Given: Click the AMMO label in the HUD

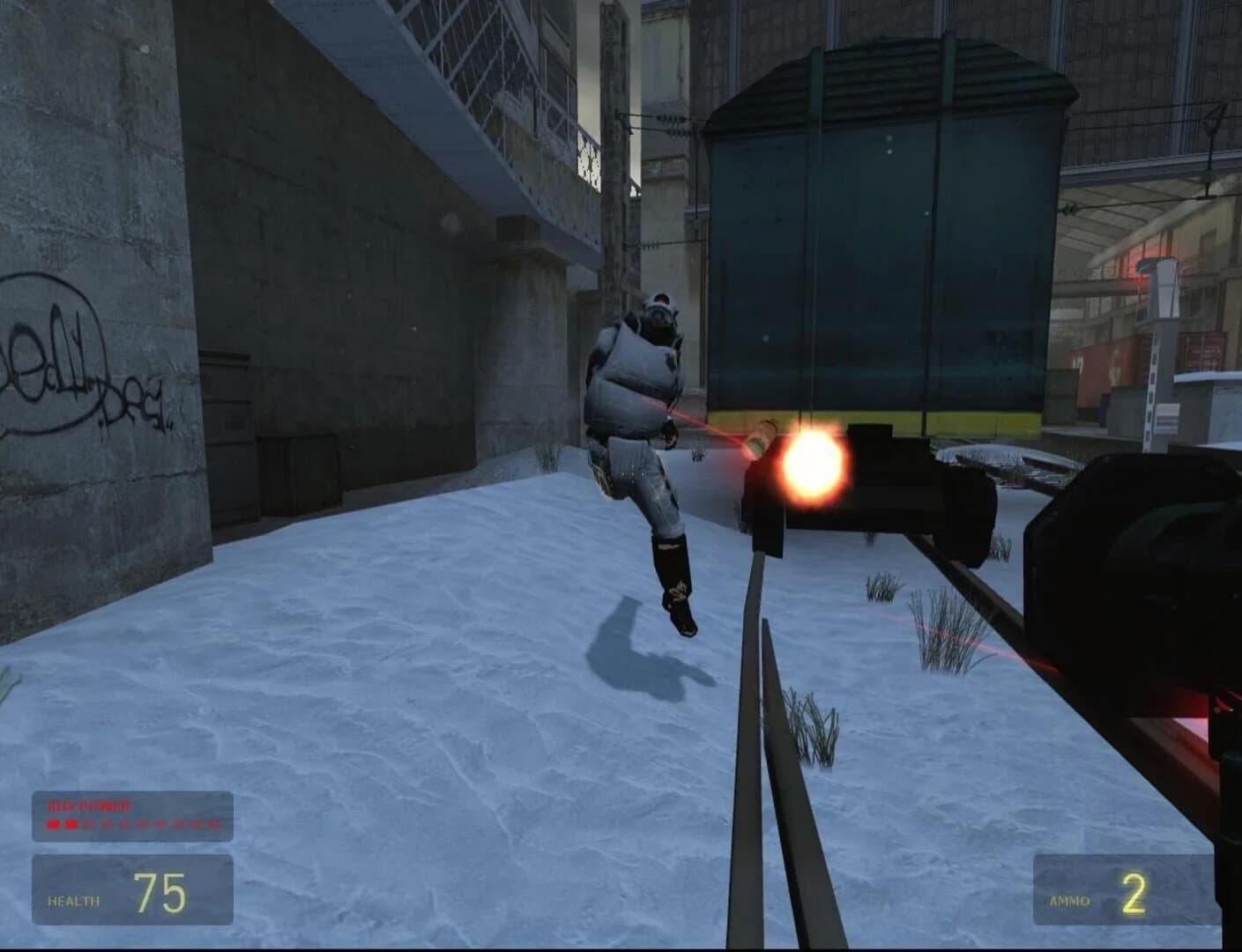Looking at the screenshot, I should [x=1070, y=901].
